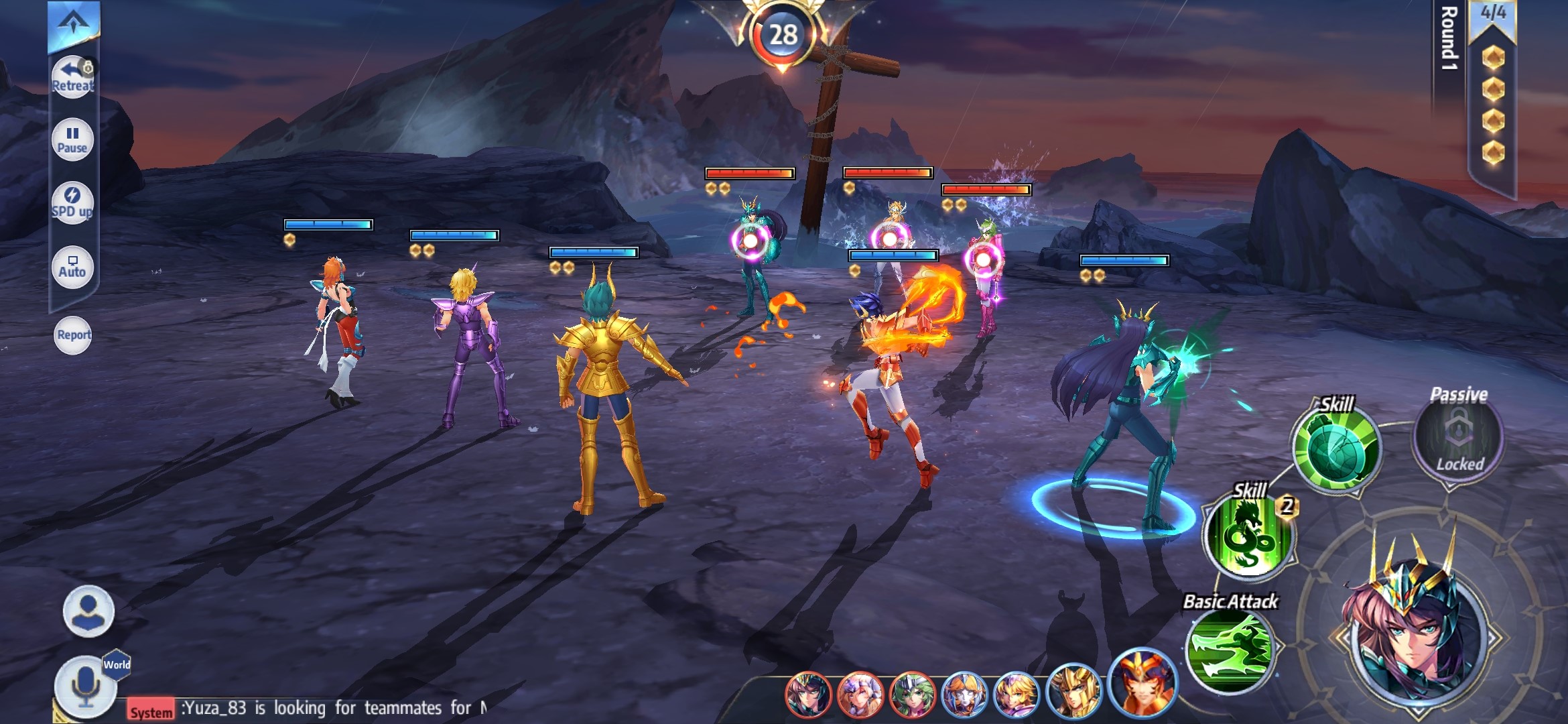
Task: Open the Report button
Action: click(x=73, y=335)
